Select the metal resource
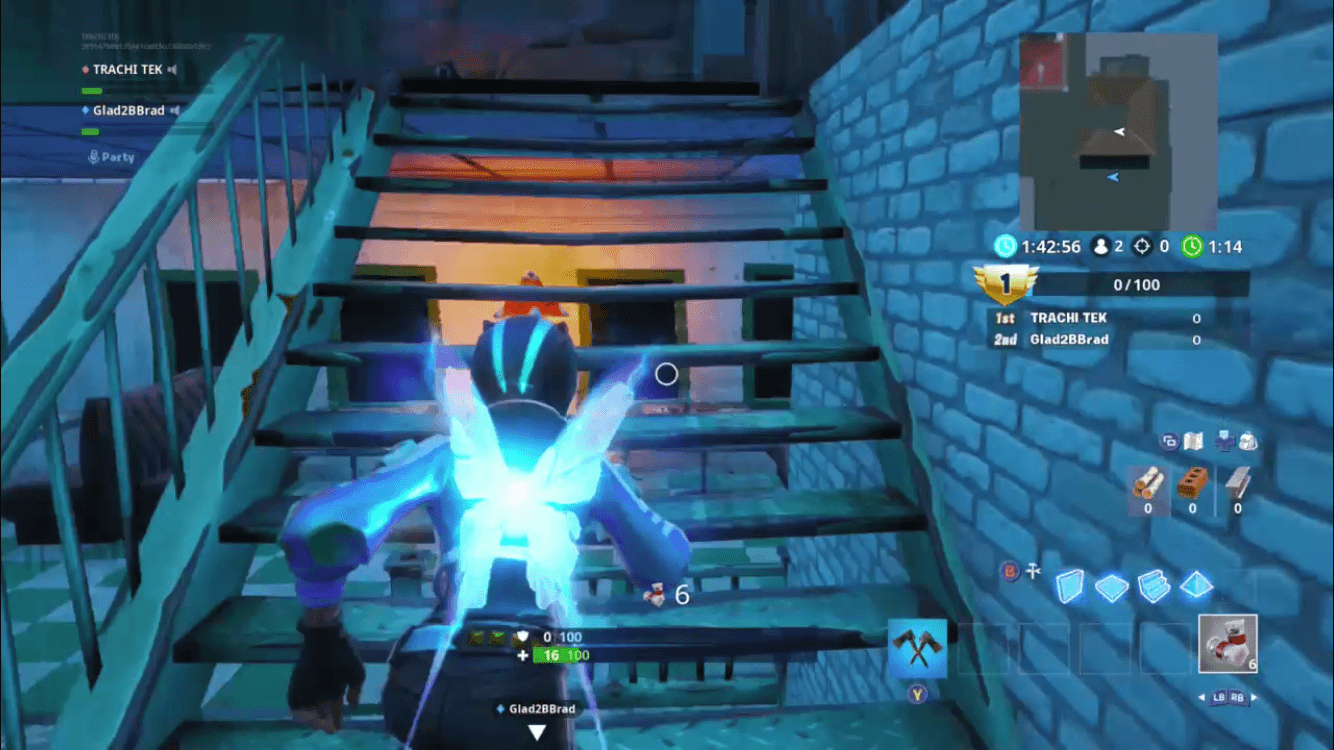This screenshot has height=750, width=1334. pyautogui.click(x=1236, y=488)
